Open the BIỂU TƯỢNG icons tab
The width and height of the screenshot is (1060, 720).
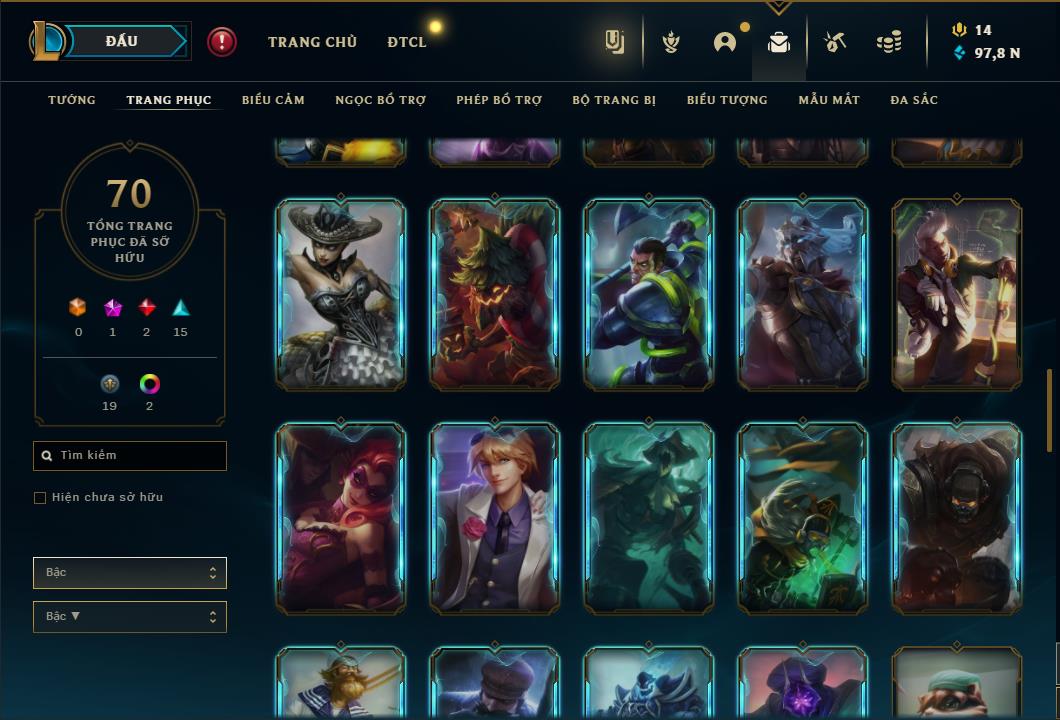pos(727,100)
